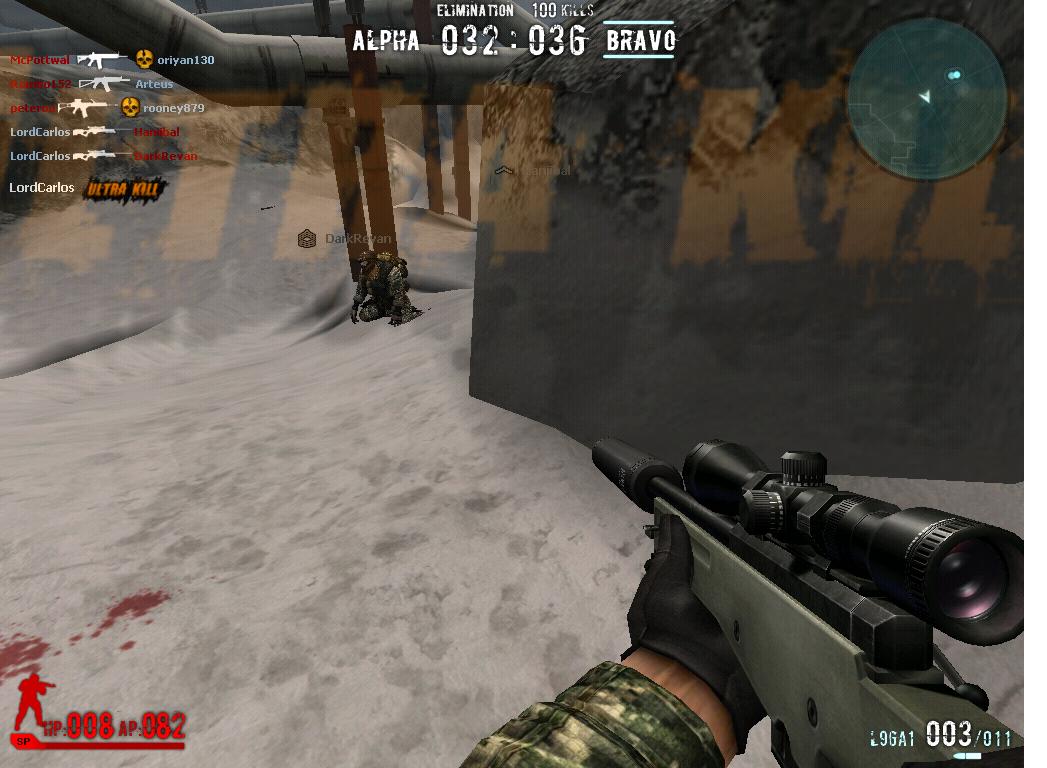The height and width of the screenshot is (768, 1047).
Task: Select the Hannibal kill feed entry
Action: coord(157,132)
